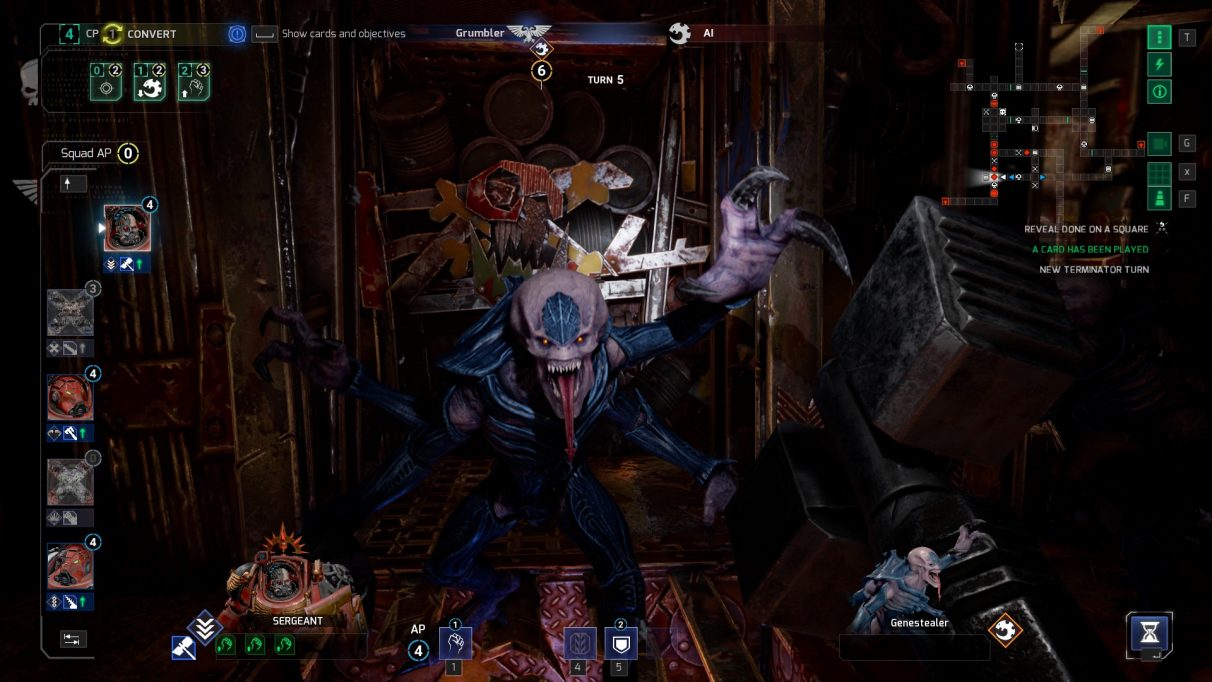Activate the fist melee attack action
1212x682 pixels.
(455, 642)
